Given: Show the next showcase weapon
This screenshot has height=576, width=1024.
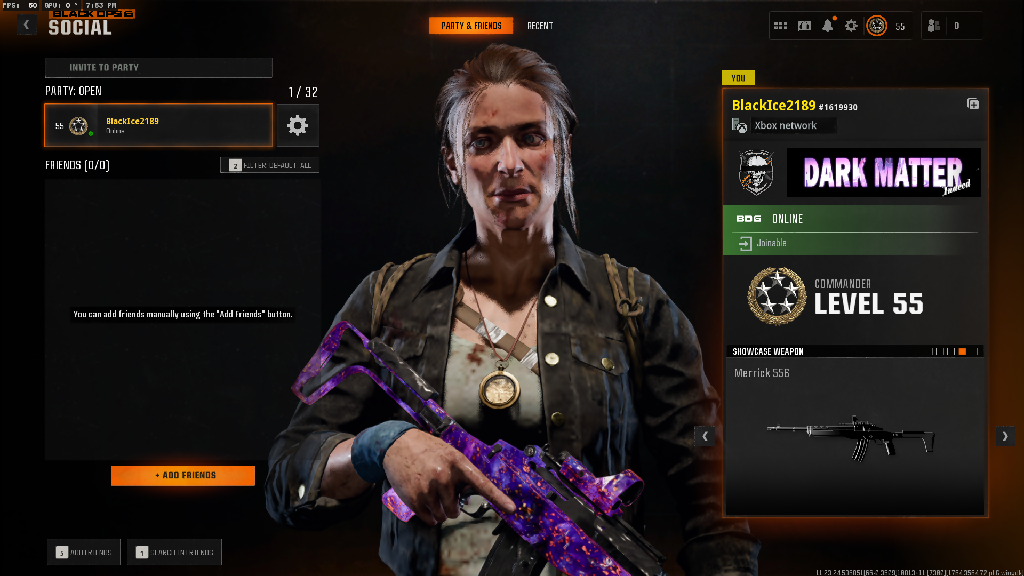Looking at the screenshot, I should point(1005,436).
